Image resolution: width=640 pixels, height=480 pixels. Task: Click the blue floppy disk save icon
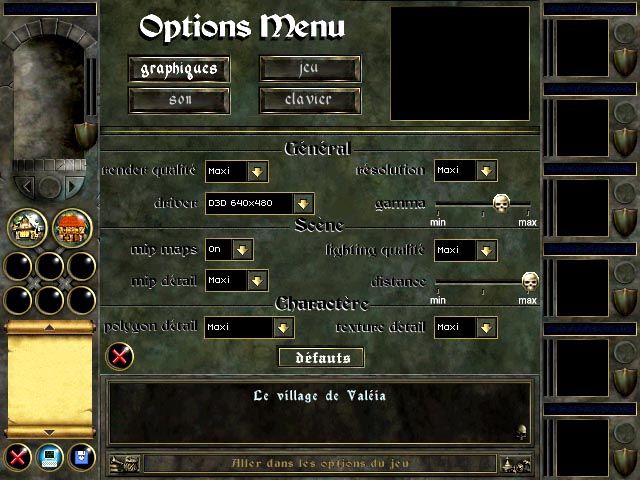pos(80,458)
